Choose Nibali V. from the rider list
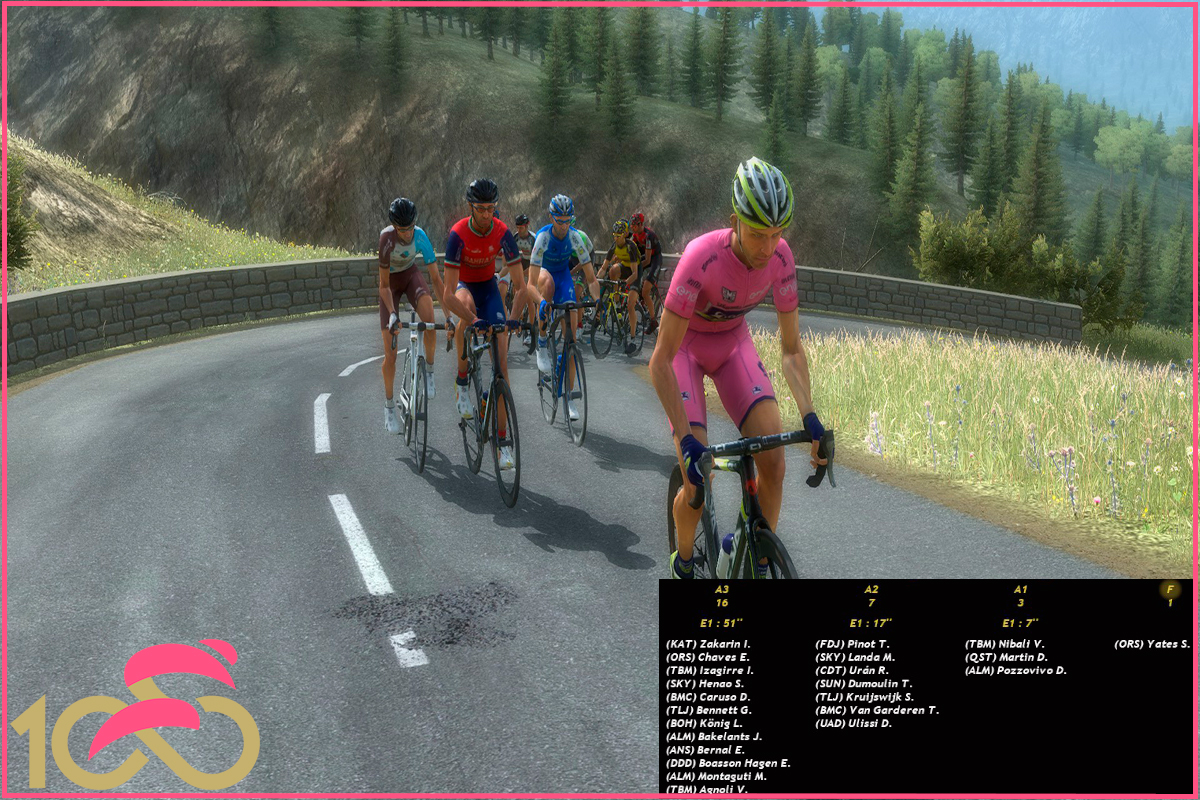The height and width of the screenshot is (800, 1200). tap(1004, 644)
